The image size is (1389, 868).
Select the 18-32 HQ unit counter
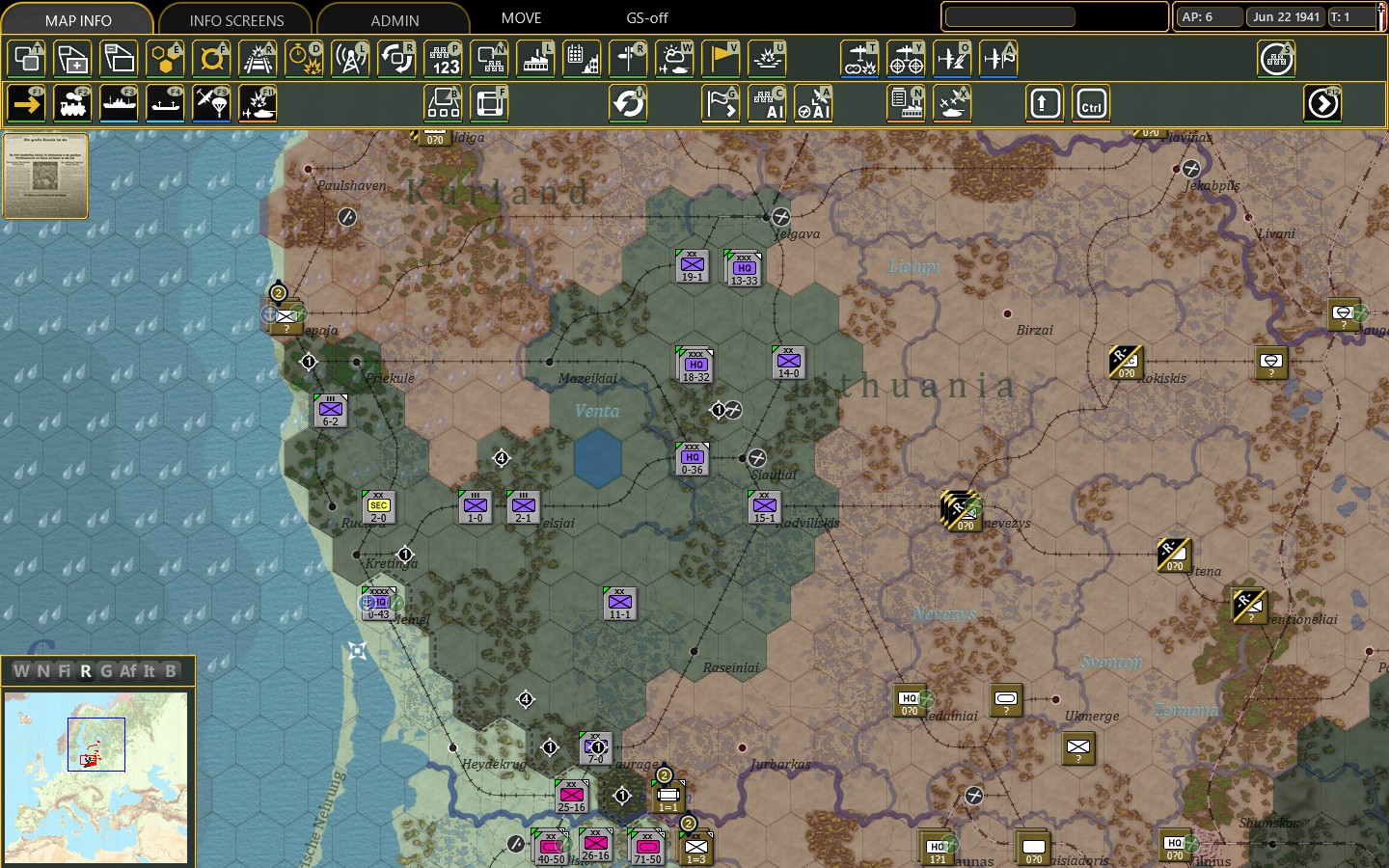click(695, 366)
